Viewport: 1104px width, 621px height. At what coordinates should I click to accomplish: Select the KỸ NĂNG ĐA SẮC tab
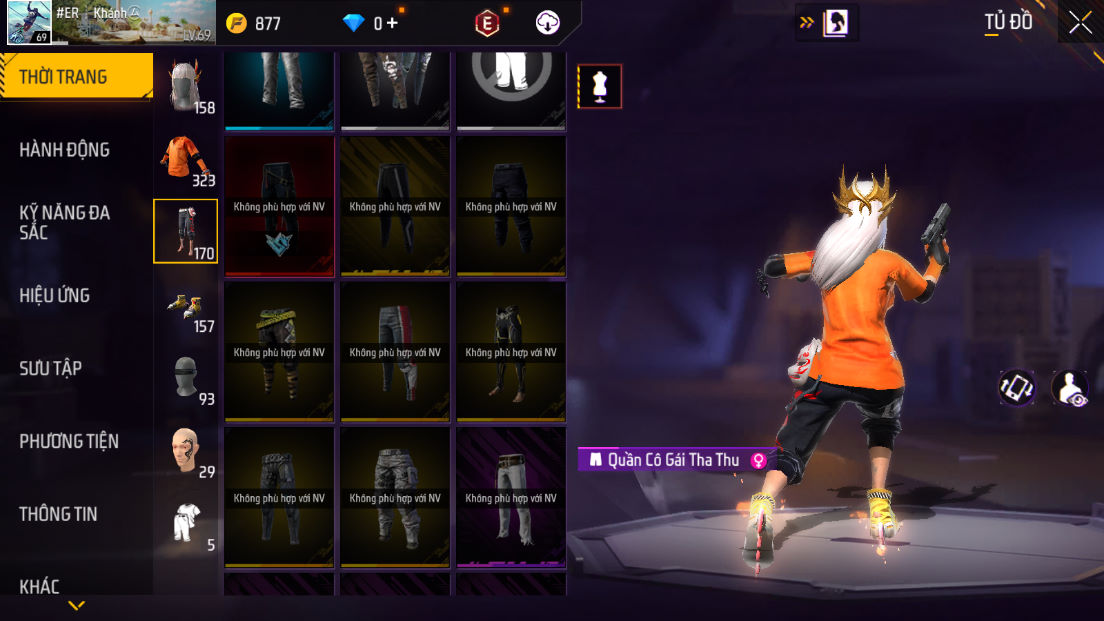pos(65,222)
